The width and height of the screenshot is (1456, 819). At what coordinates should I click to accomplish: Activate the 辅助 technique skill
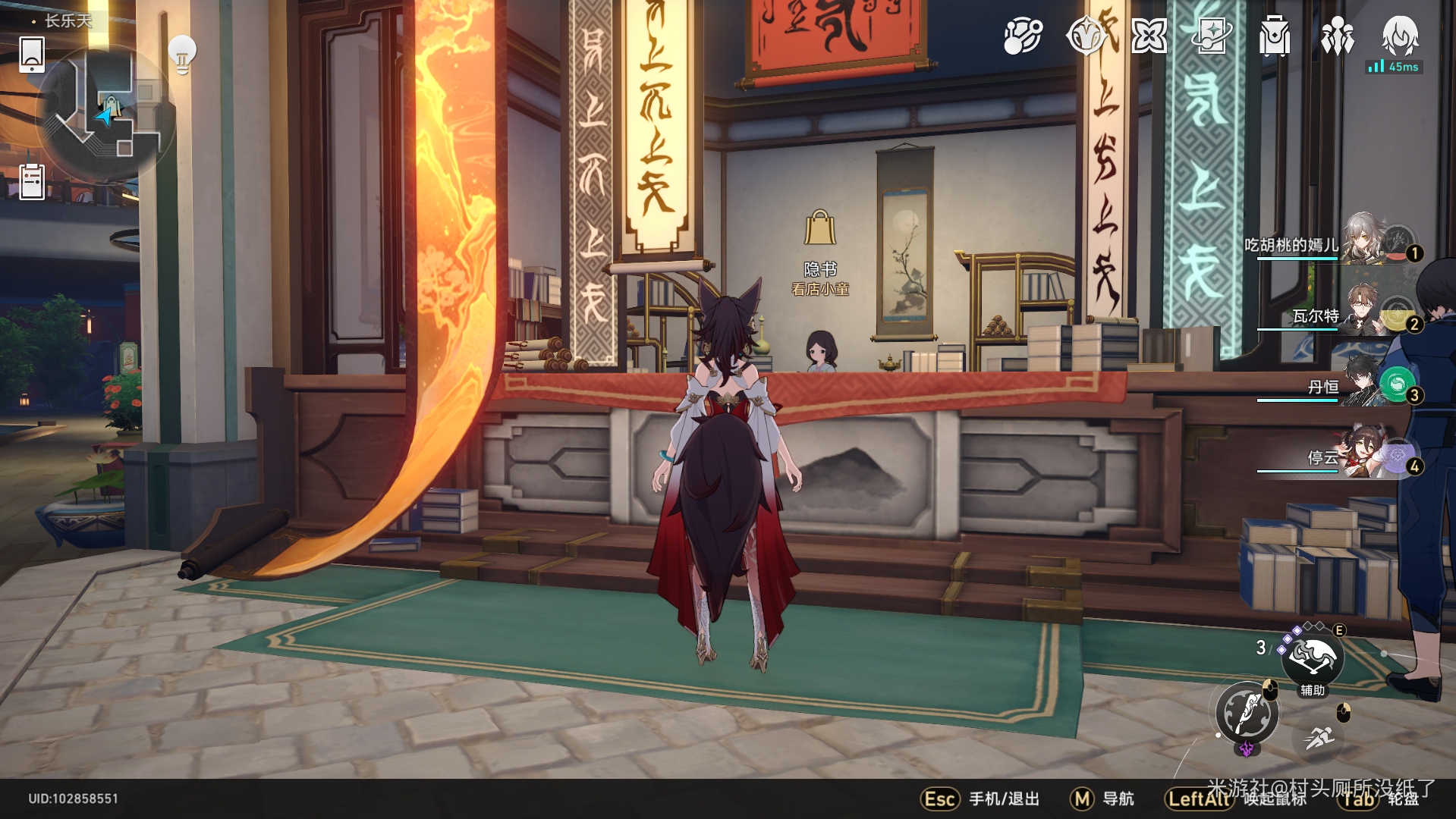point(1313,658)
